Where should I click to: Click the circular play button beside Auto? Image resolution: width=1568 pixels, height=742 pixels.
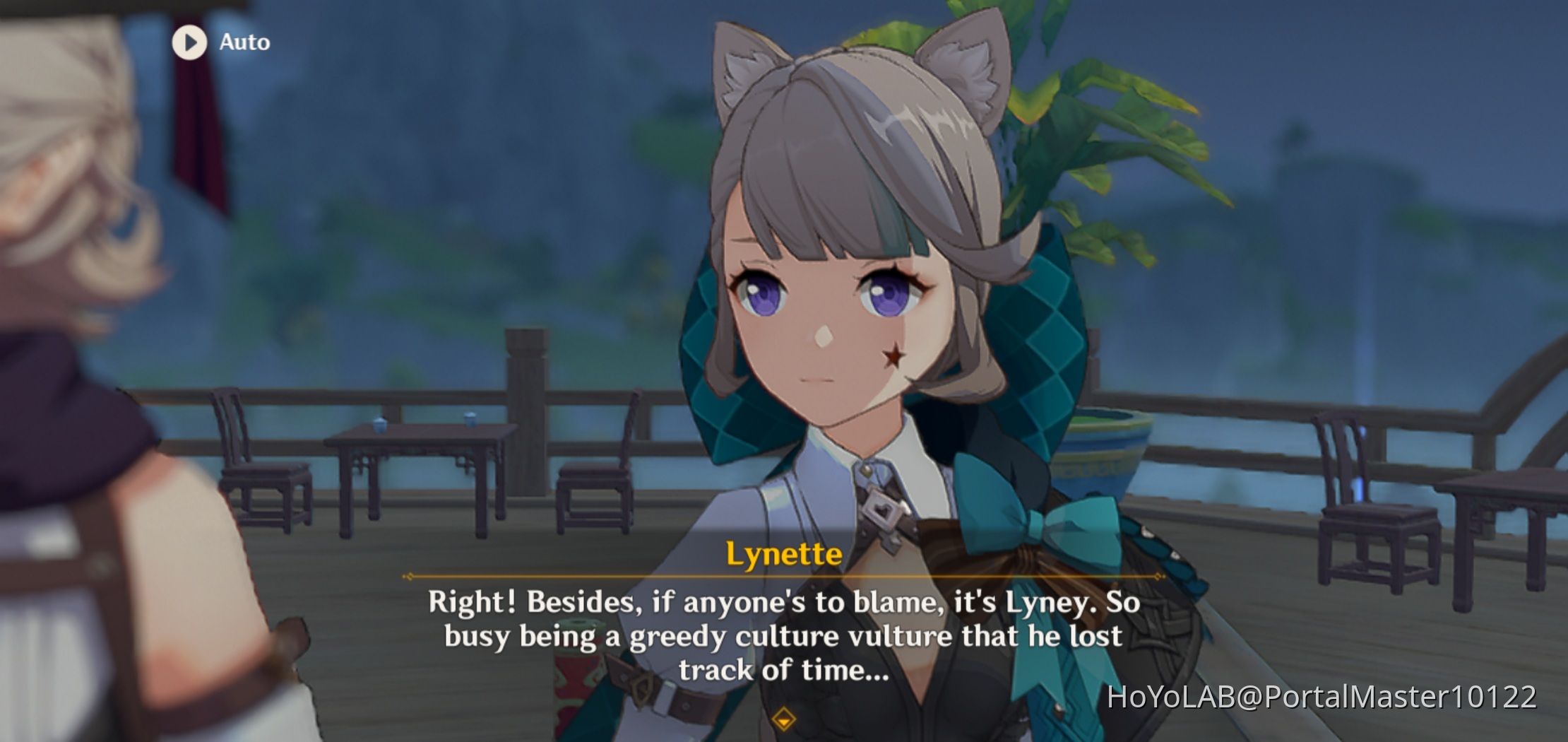click(188, 42)
